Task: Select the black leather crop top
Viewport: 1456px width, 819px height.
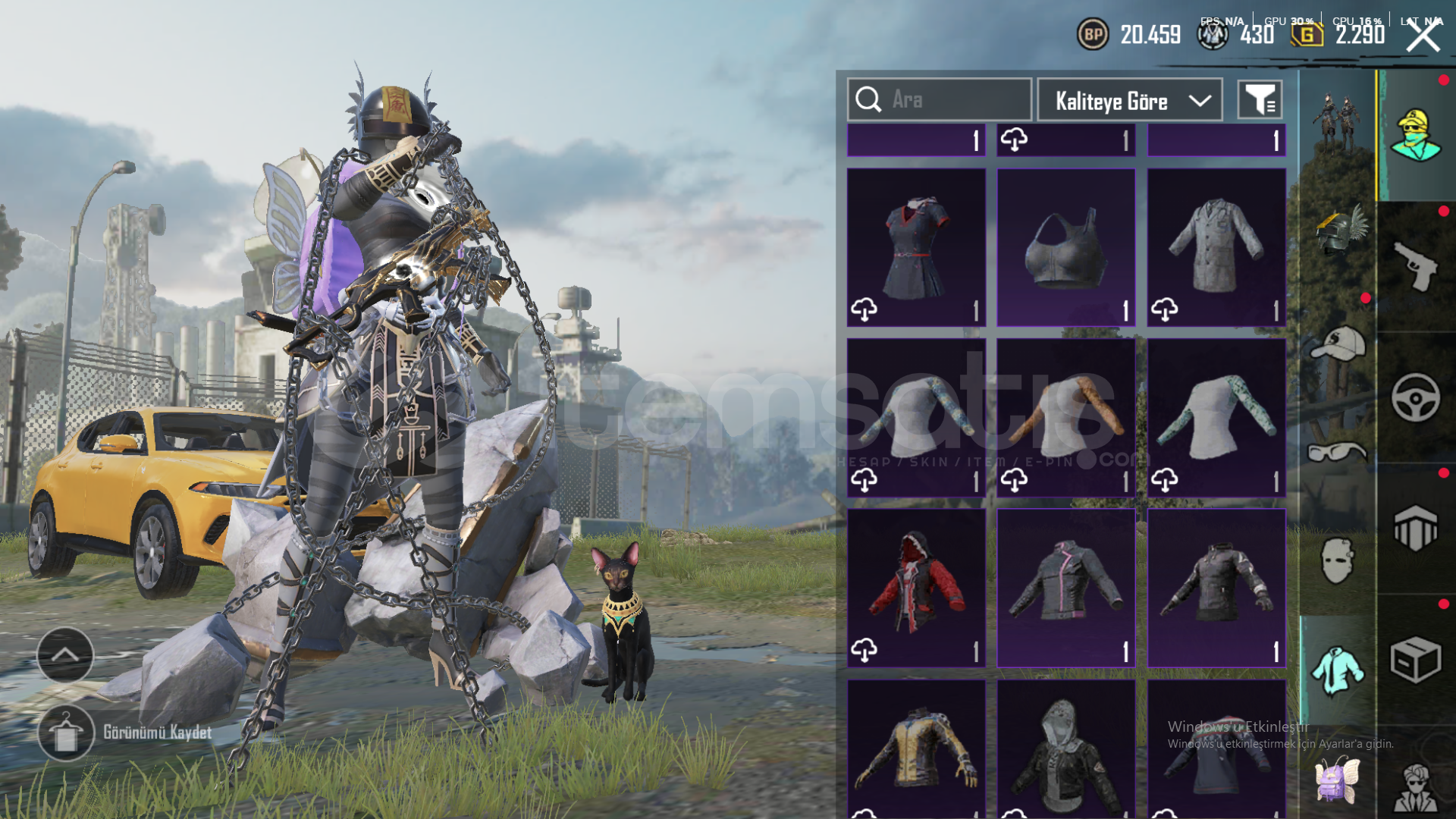Action: (1065, 247)
